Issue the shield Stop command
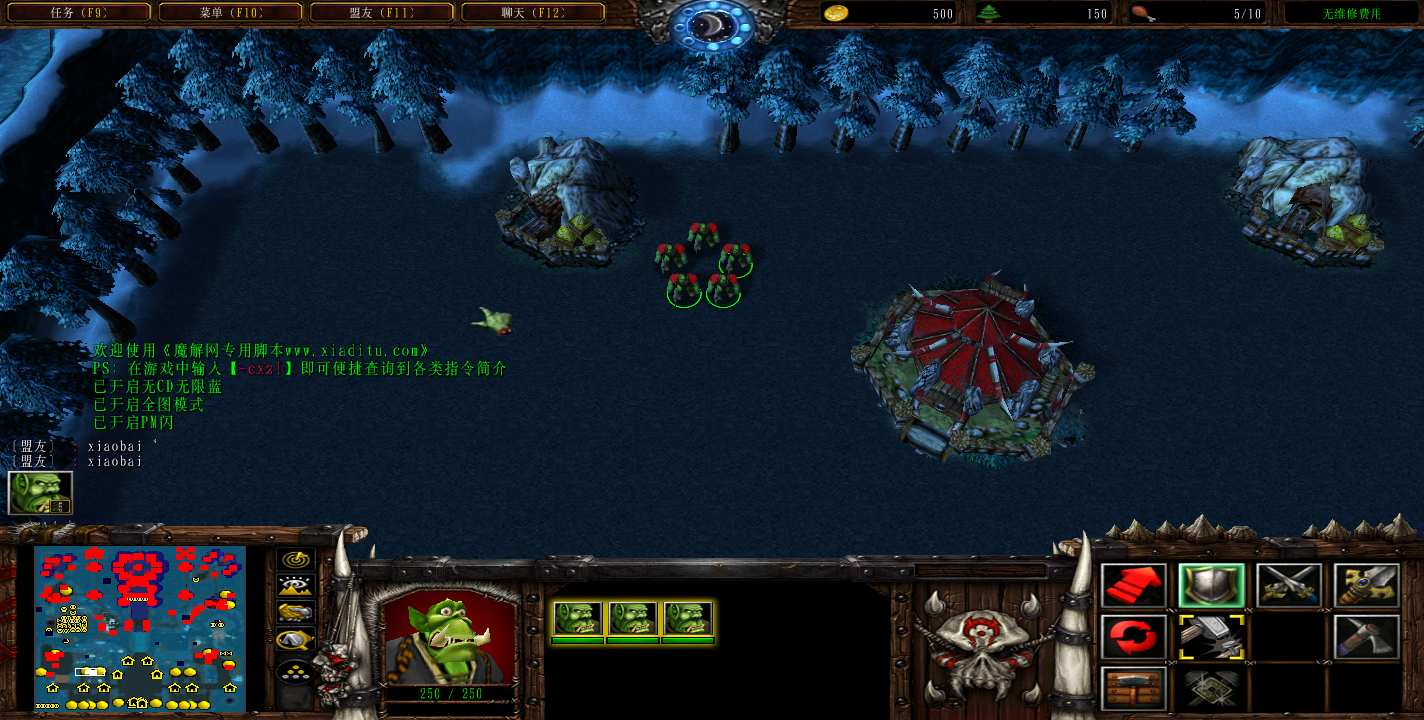 click(x=1211, y=586)
